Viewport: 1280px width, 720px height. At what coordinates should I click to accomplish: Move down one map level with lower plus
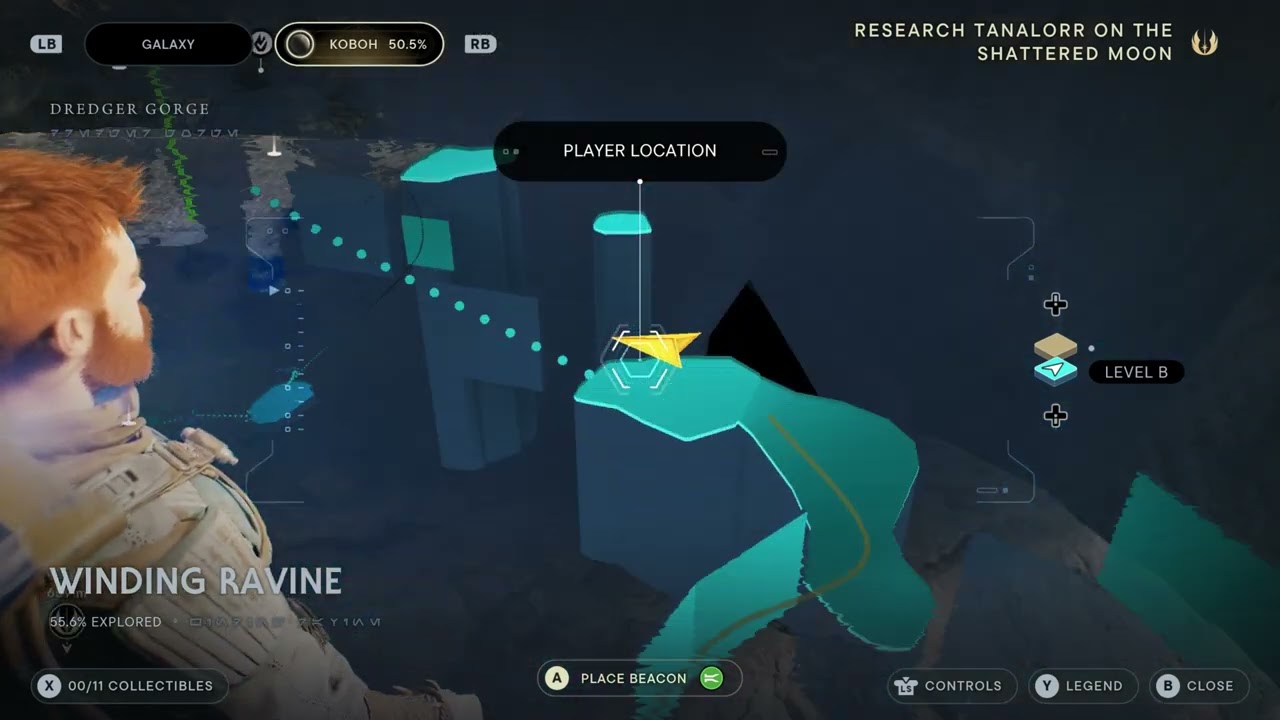[x=1055, y=415]
